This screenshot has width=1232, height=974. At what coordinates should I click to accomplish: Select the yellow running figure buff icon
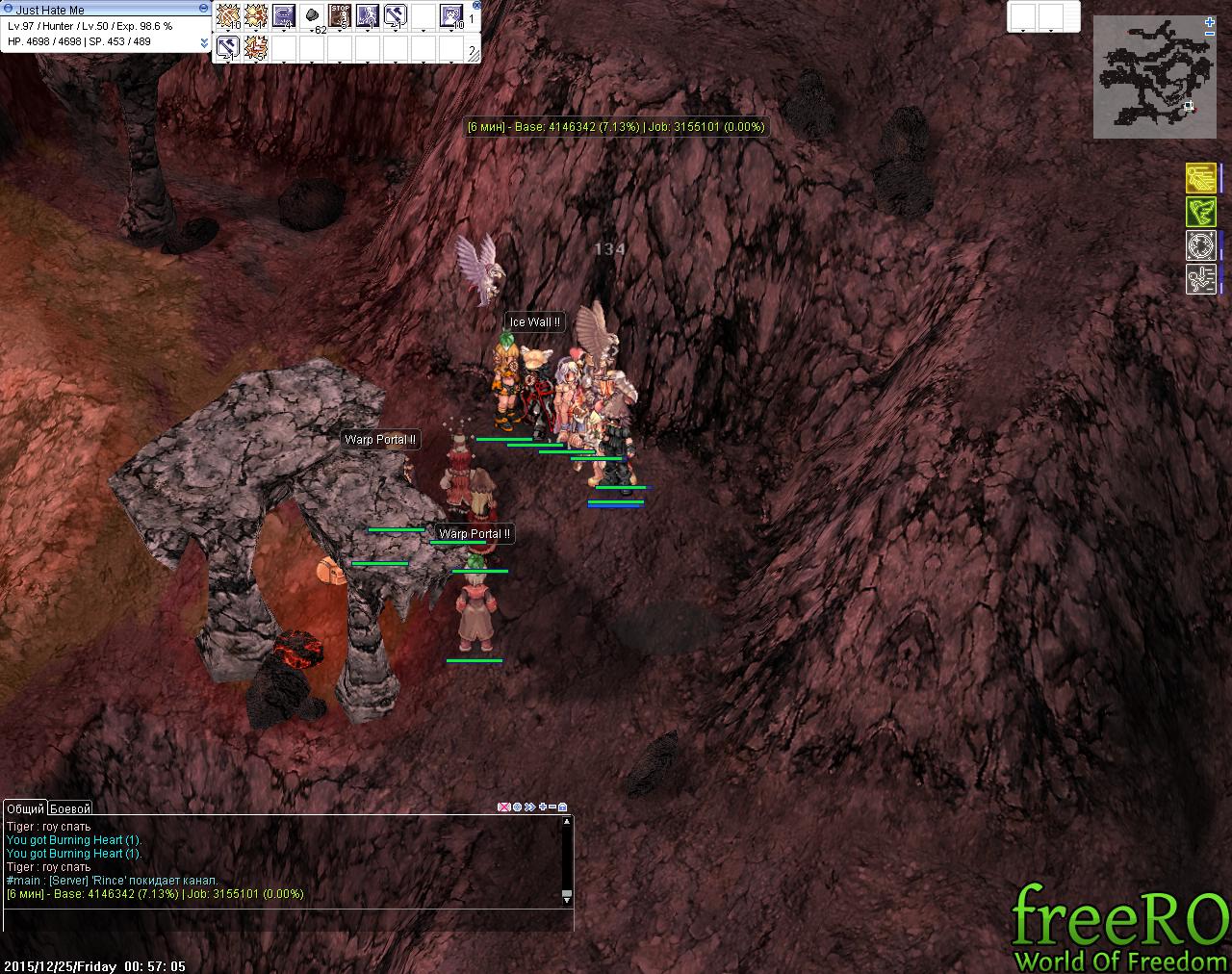click(x=1200, y=178)
